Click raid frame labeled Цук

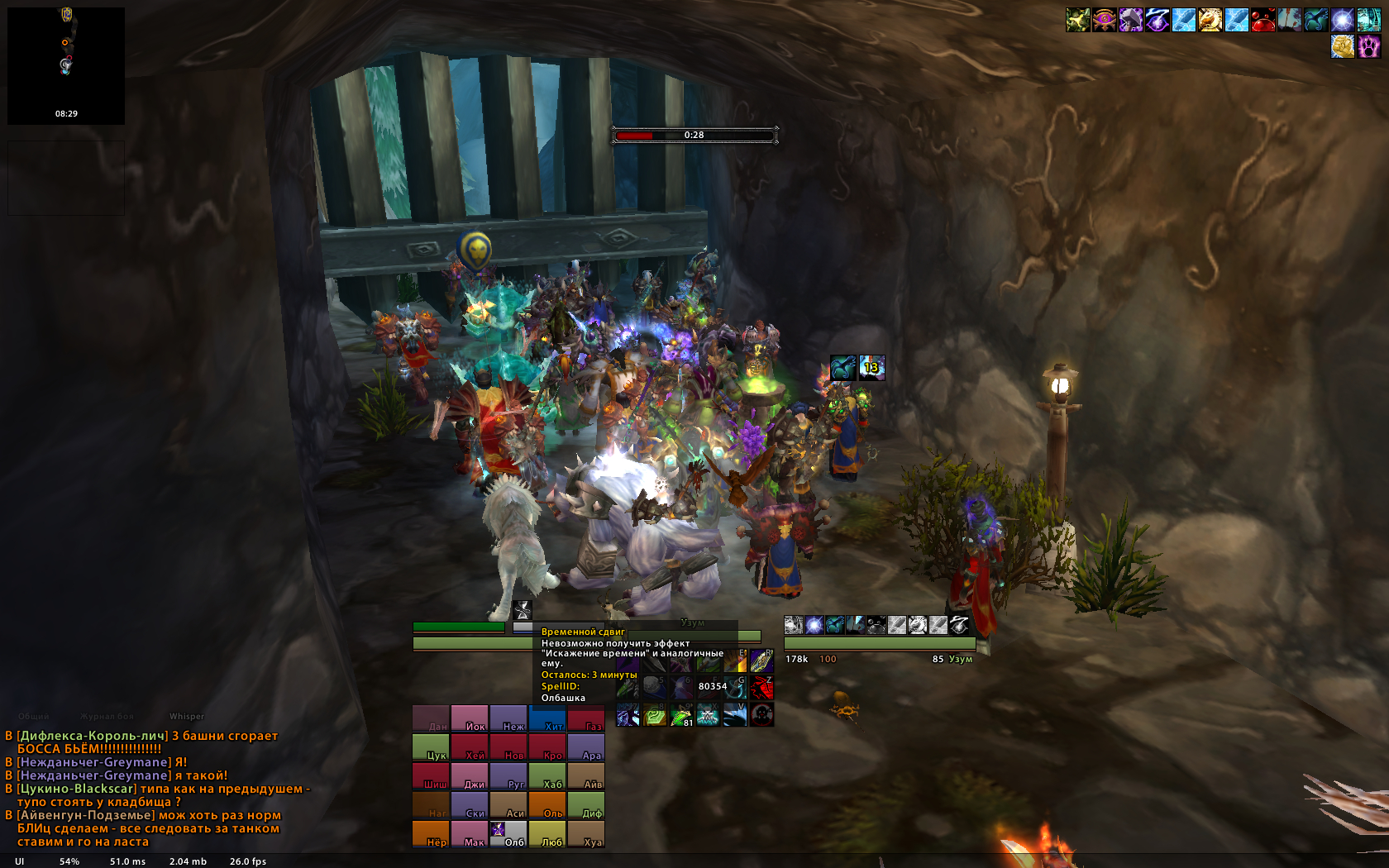(431, 747)
